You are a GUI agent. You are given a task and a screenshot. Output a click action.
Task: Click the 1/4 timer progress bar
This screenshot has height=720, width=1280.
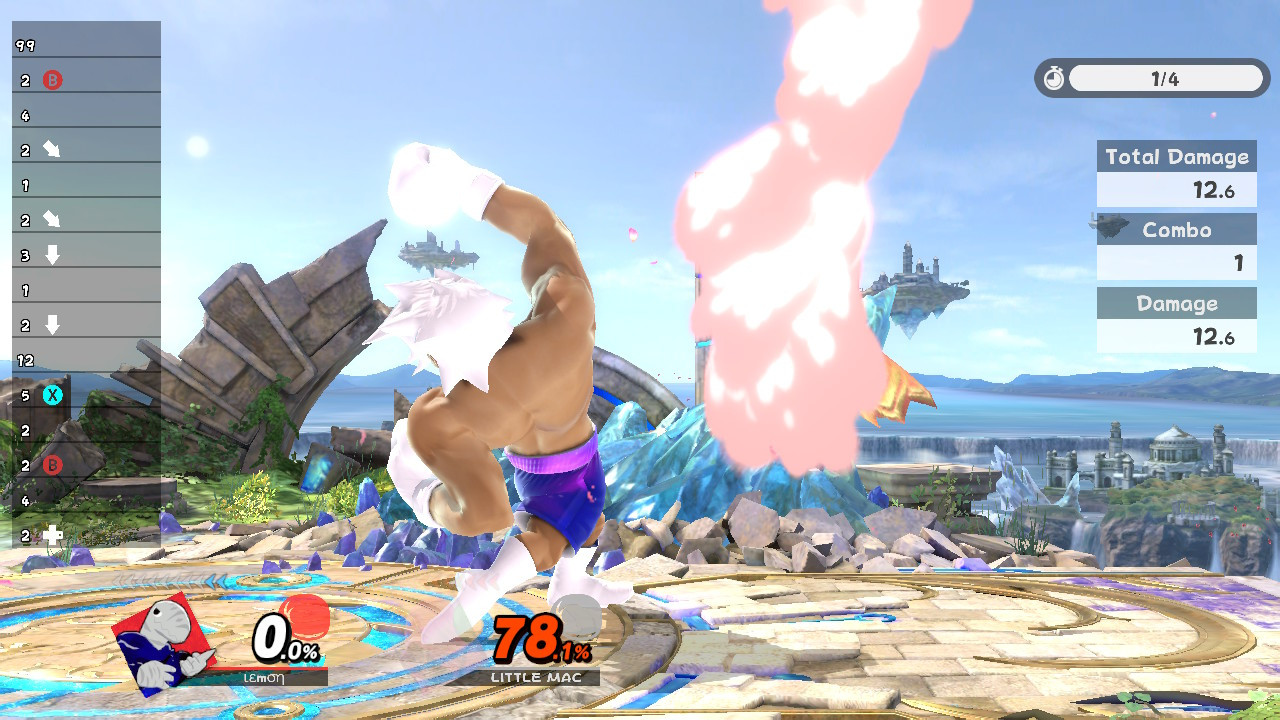pos(1165,77)
